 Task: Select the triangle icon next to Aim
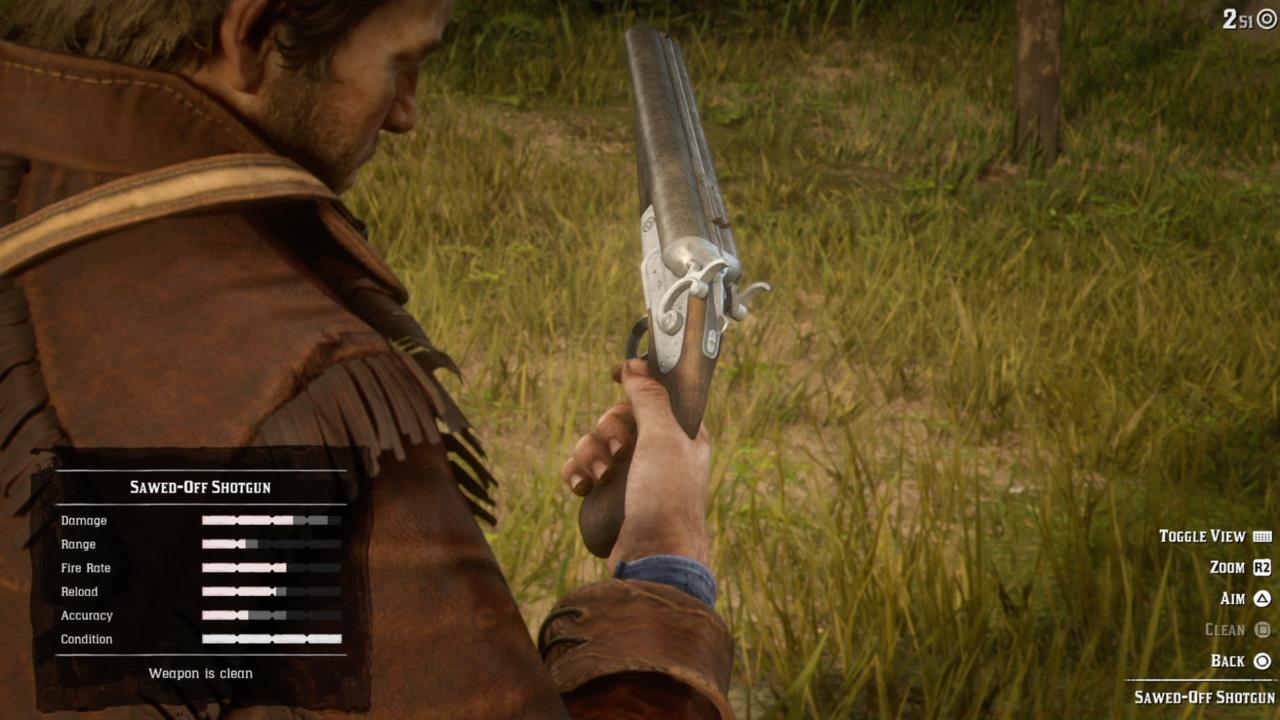pos(1263,598)
